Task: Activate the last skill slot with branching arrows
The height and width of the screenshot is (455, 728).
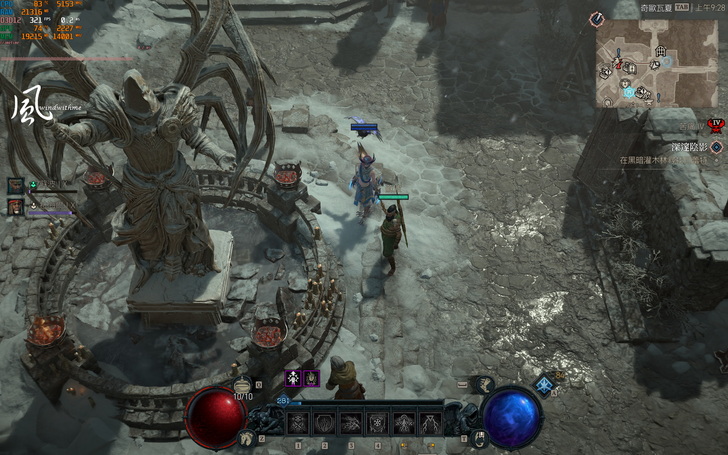Action: tap(430, 423)
